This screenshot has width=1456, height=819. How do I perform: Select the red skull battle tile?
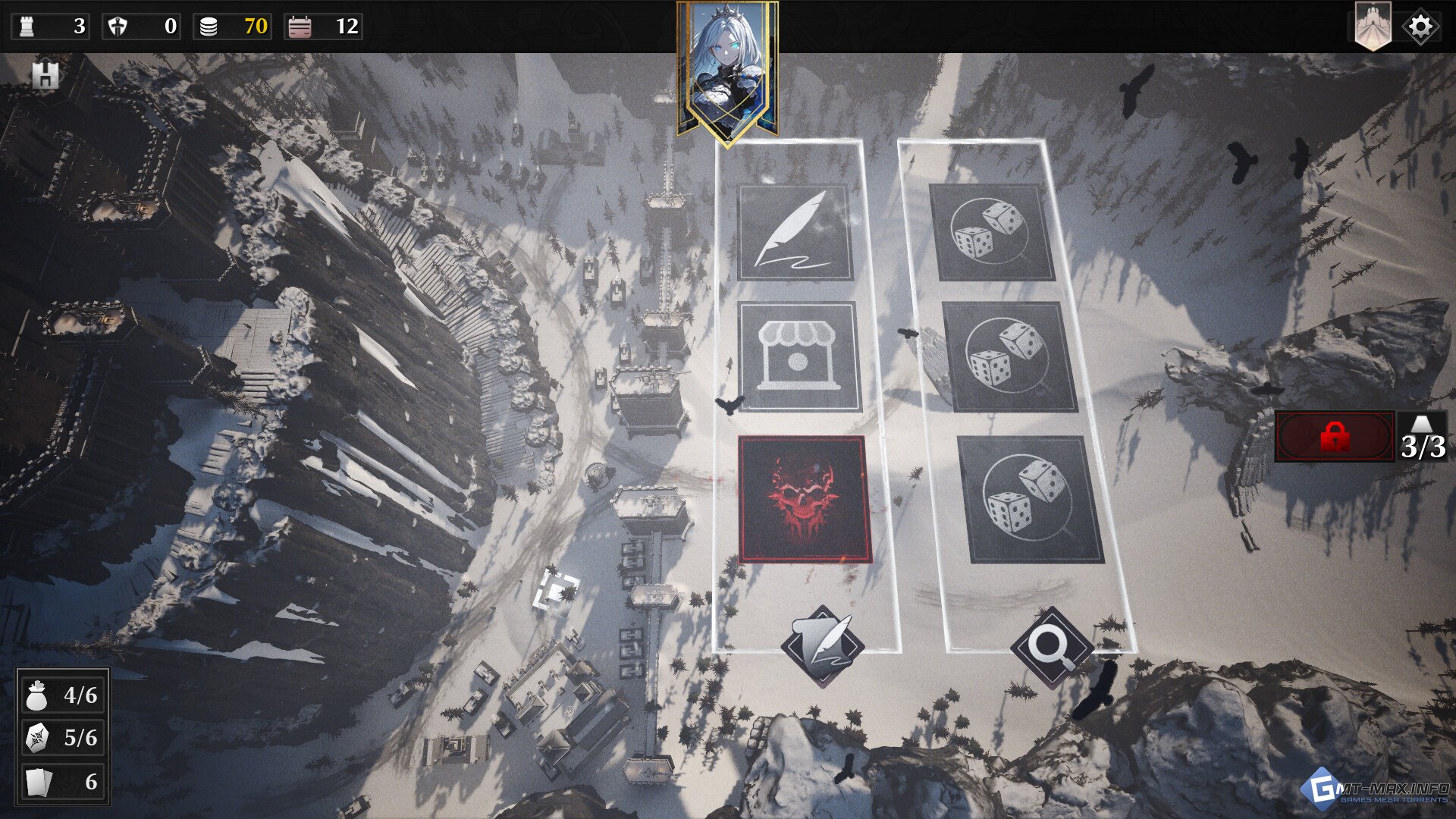(804, 499)
